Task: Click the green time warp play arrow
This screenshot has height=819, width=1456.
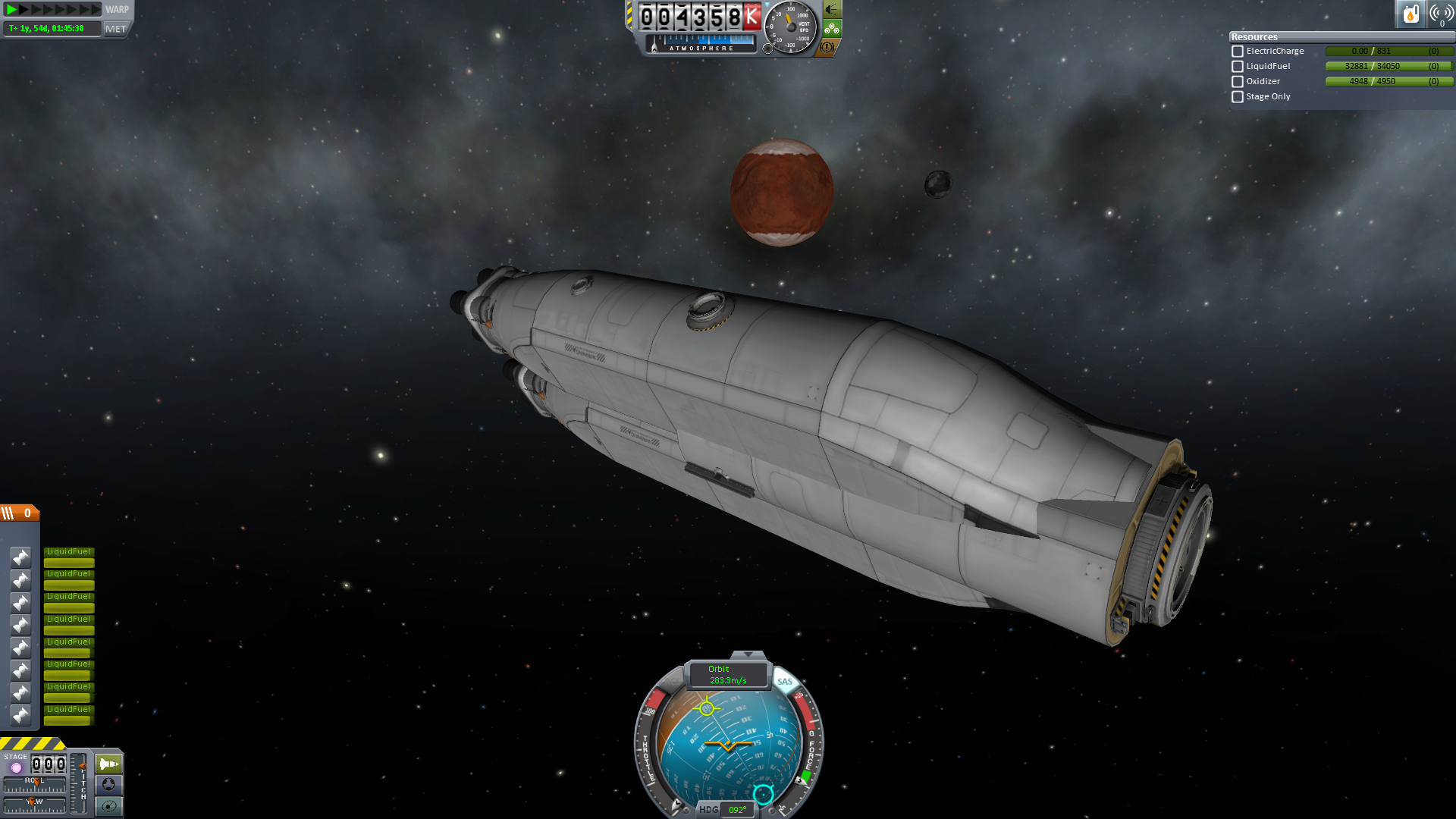Action: tap(12, 10)
